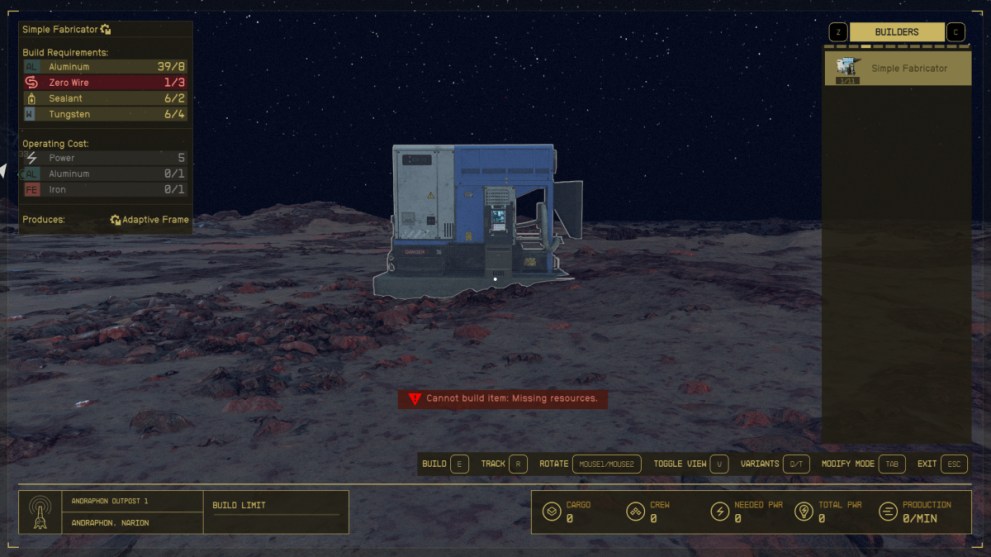
Task: Choose the Tungsten requirement row
Action: pos(105,115)
